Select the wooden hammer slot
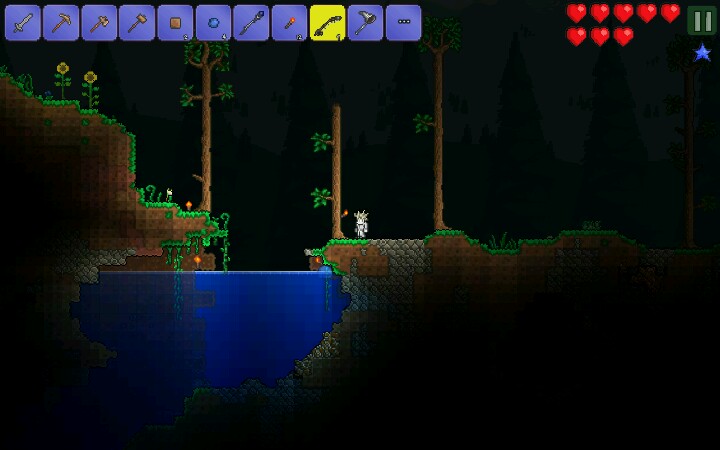The width and height of the screenshot is (720, 450). click(137, 22)
